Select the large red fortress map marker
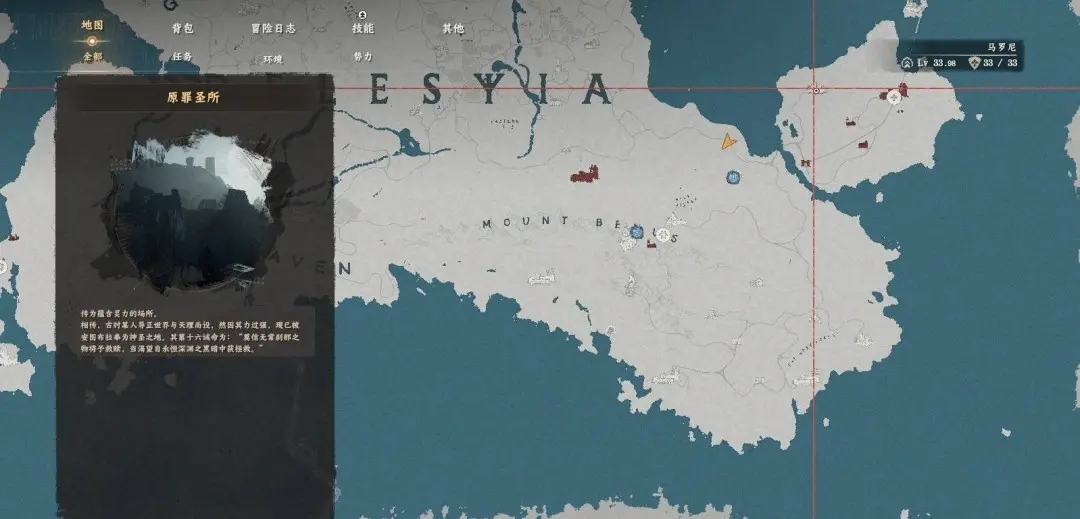Image resolution: width=1080 pixels, height=519 pixels. (584, 176)
